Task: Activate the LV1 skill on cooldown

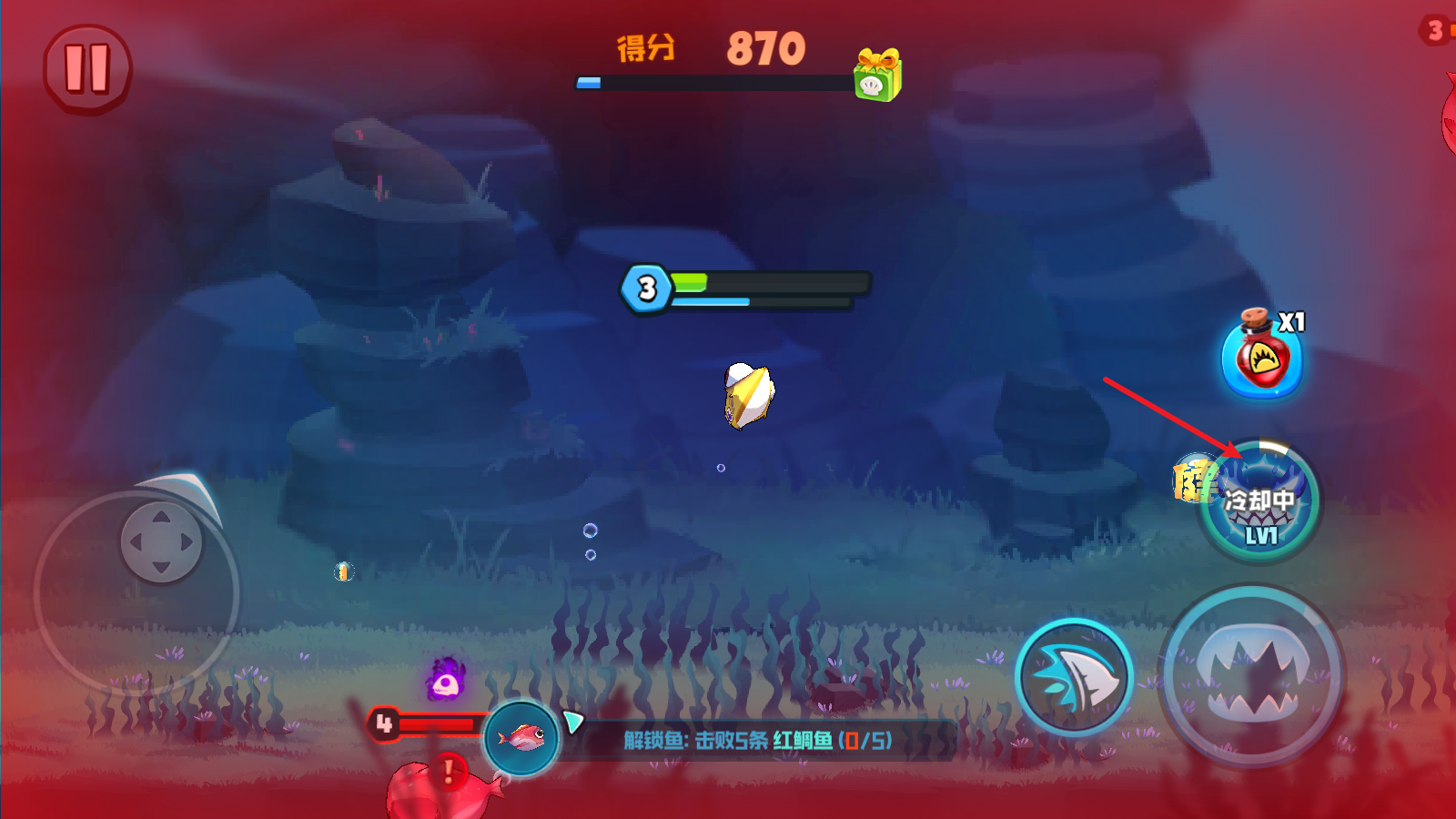Action: click(1260, 502)
